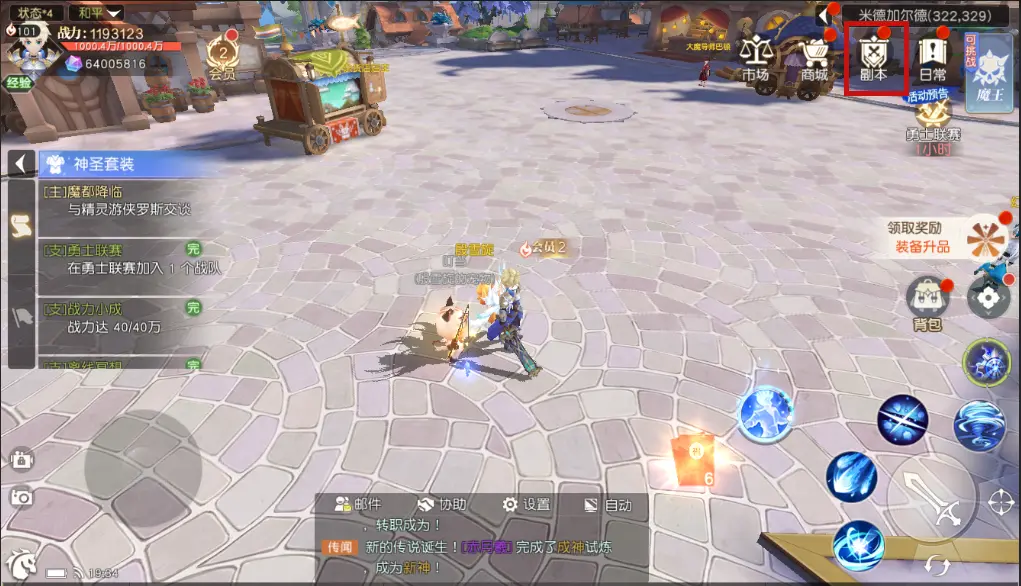The height and width of the screenshot is (586, 1021).
Task: Open the 和平 combat mode dropdown
Action: point(99,13)
